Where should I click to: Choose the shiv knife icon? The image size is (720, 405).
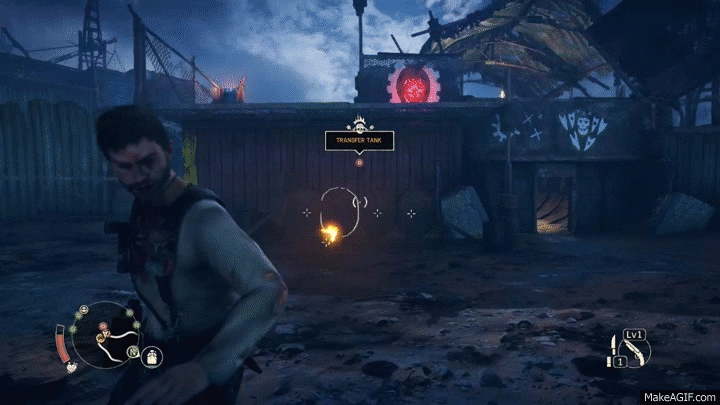(x=613, y=346)
